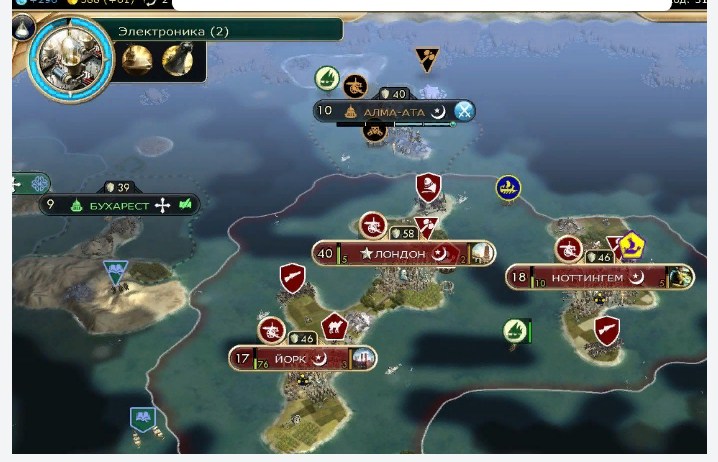Select the blue circular ship unit flag
Image resolution: width=718 pixels, height=462 pixels.
[x=508, y=187]
